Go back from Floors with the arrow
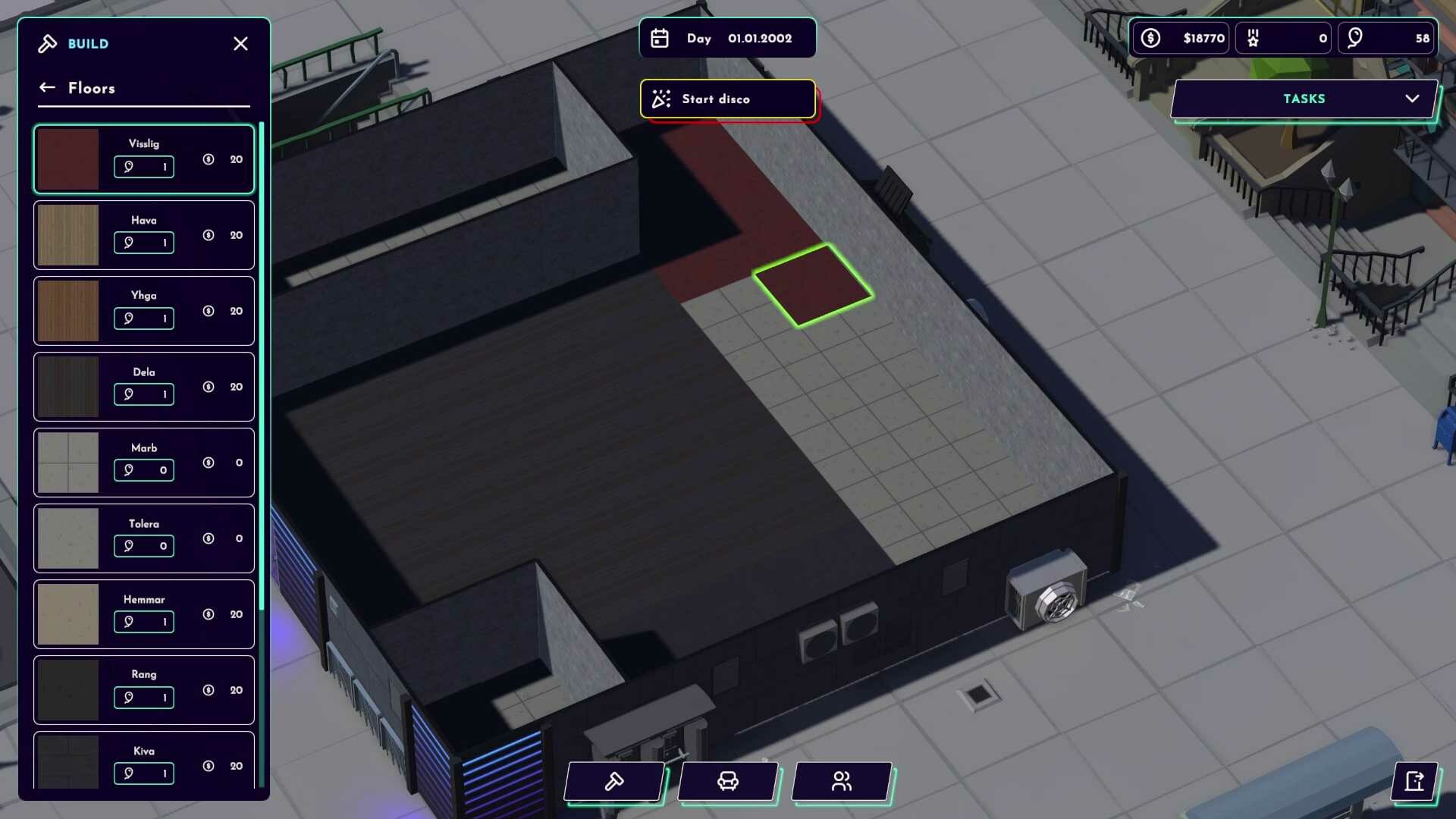 pyautogui.click(x=47, y=87)
